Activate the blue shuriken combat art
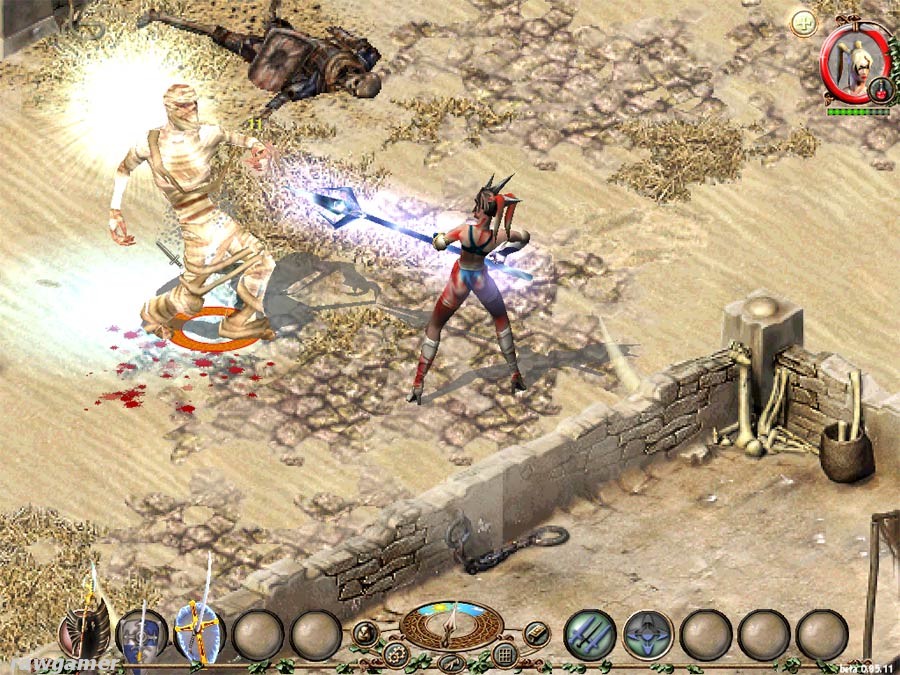This screenshot has width=900, height=675. (647, 634)
